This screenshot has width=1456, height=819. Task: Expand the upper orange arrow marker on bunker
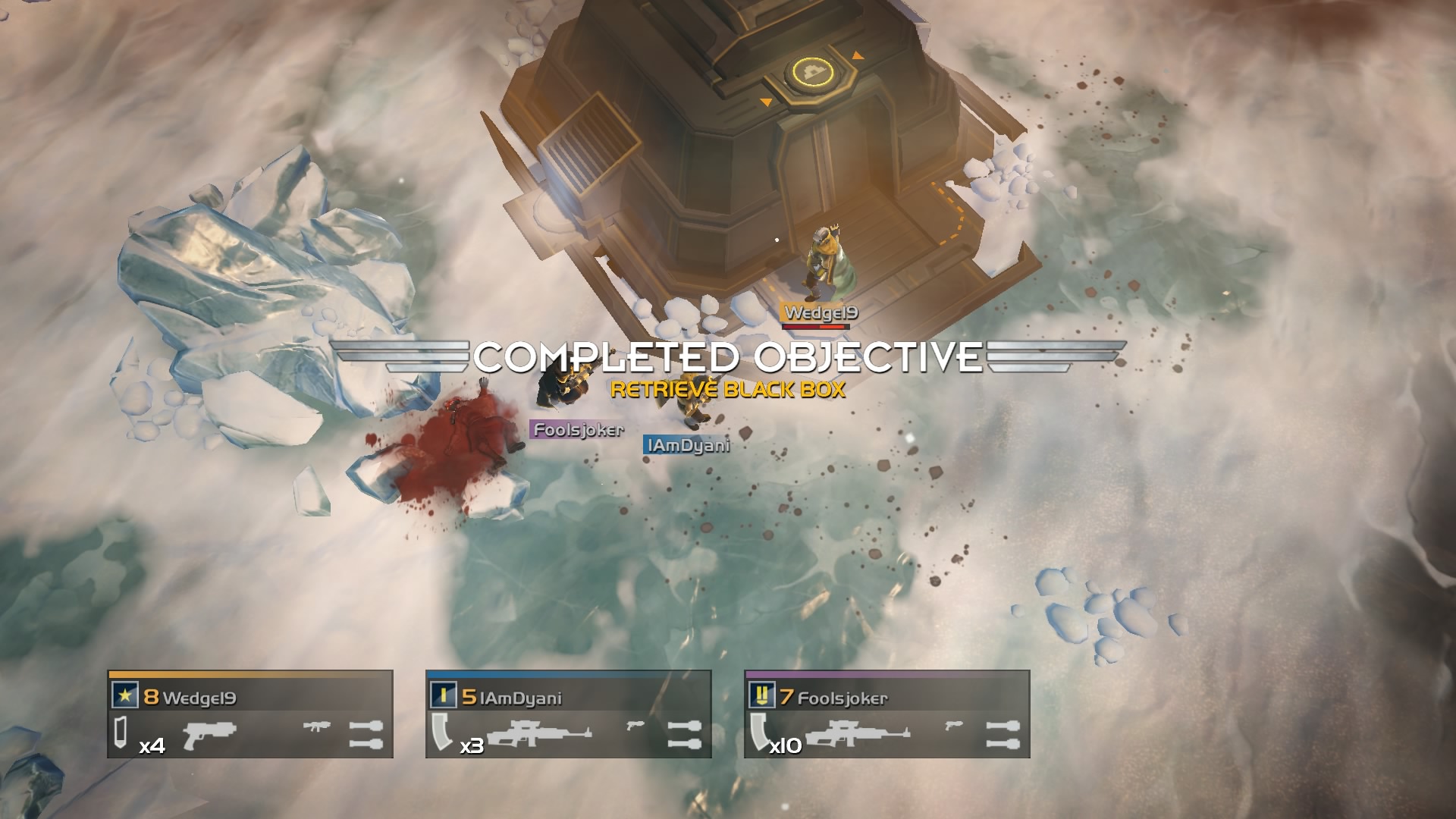858,55
